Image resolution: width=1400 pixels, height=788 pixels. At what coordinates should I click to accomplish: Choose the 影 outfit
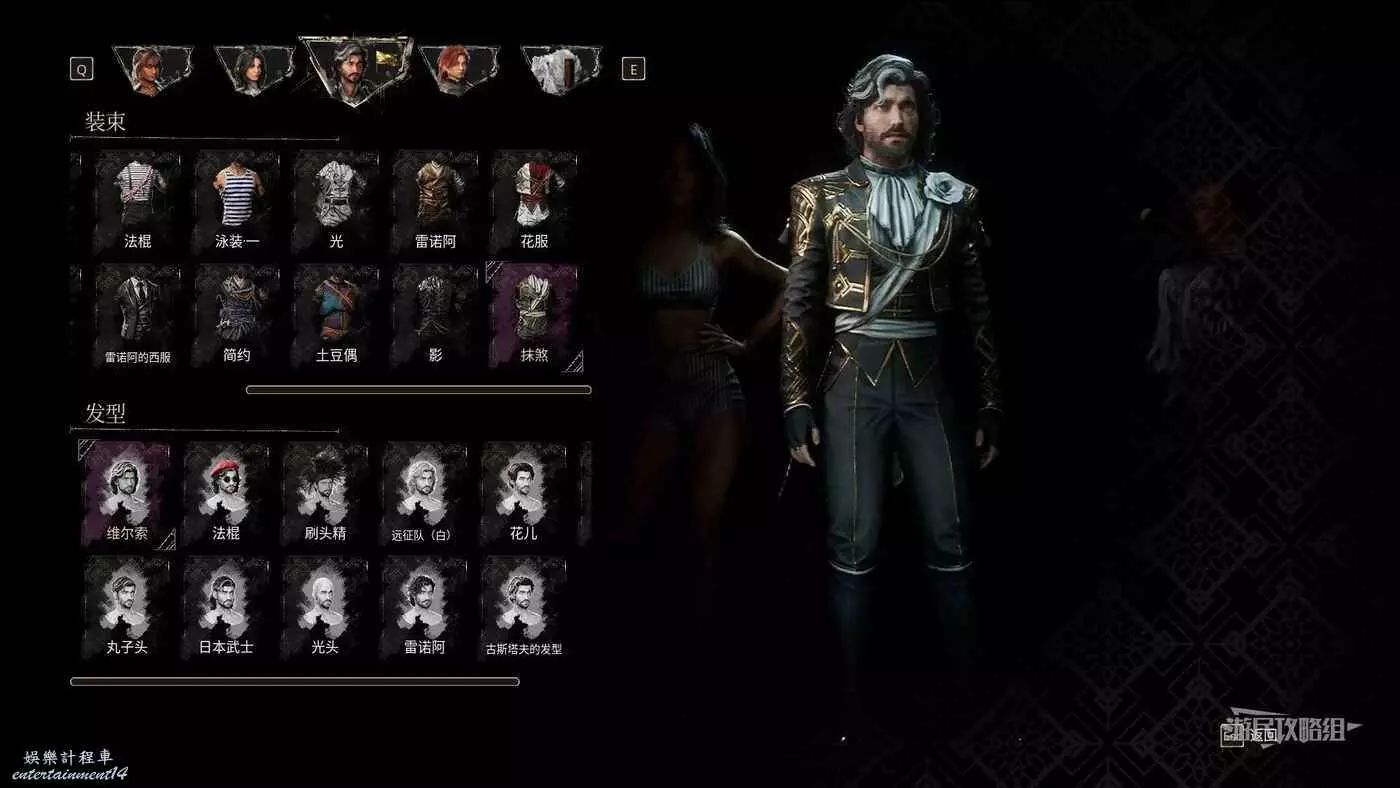tap(435, 315)
